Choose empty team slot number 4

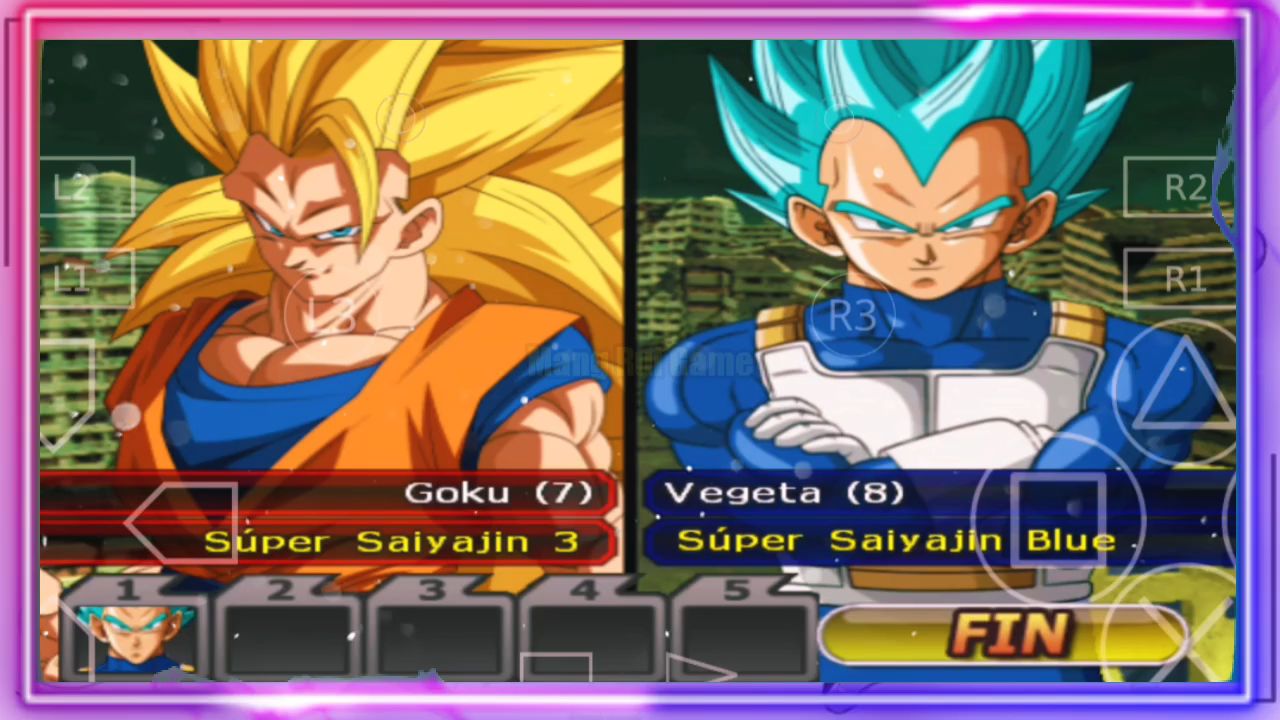click(592, 637)
